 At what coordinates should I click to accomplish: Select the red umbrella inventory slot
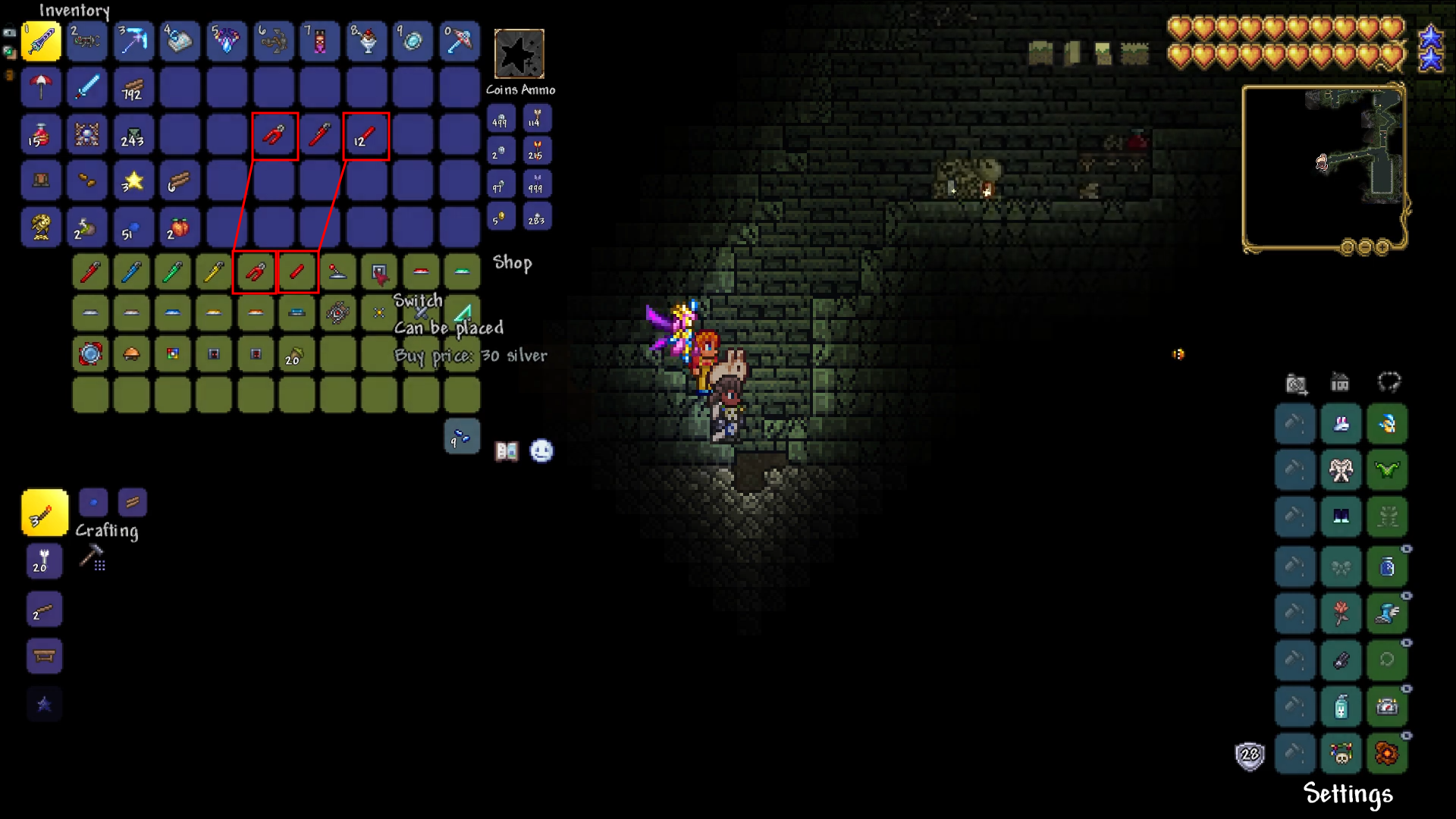pos(41,88)
